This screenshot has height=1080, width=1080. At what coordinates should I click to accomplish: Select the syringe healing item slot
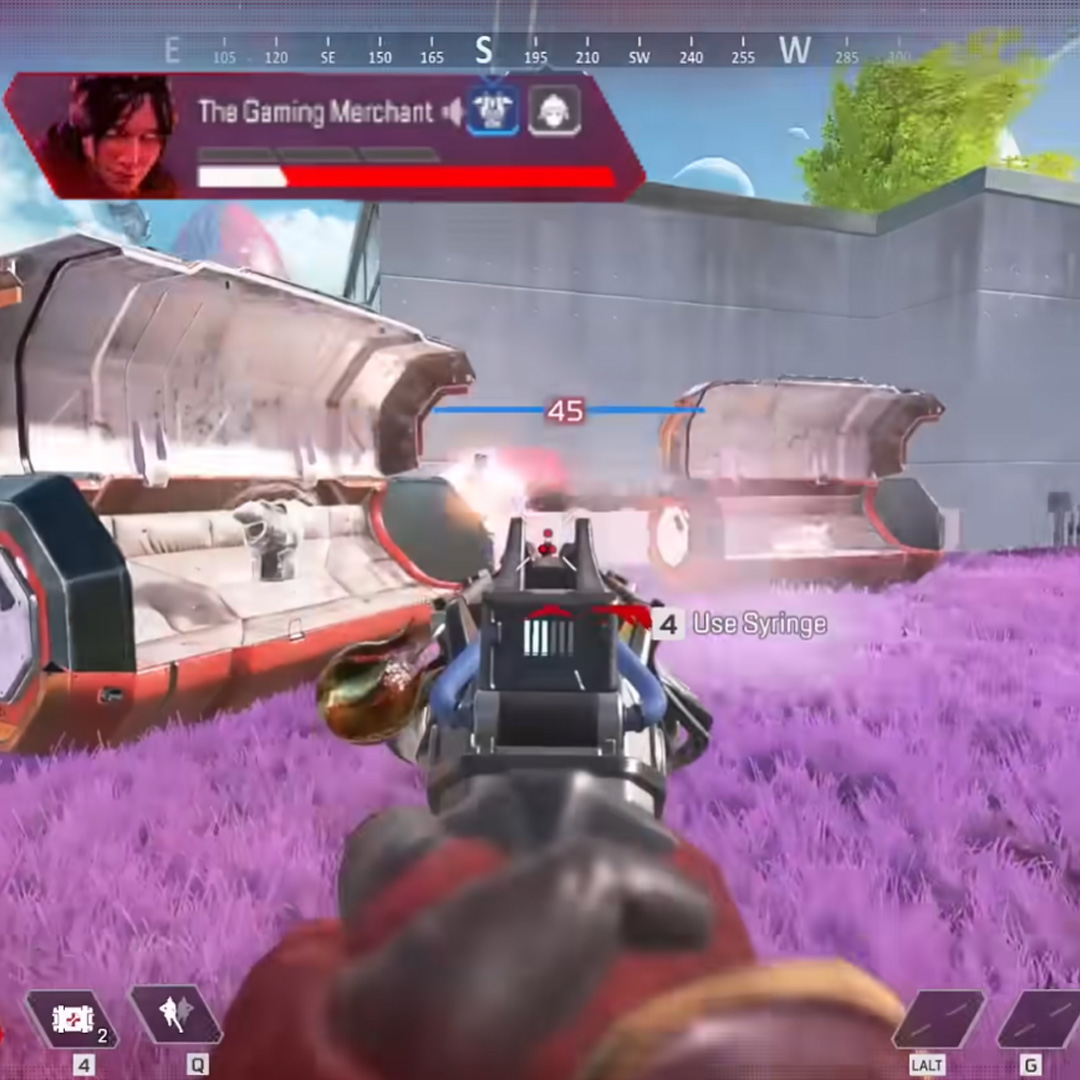[70, 1019]
